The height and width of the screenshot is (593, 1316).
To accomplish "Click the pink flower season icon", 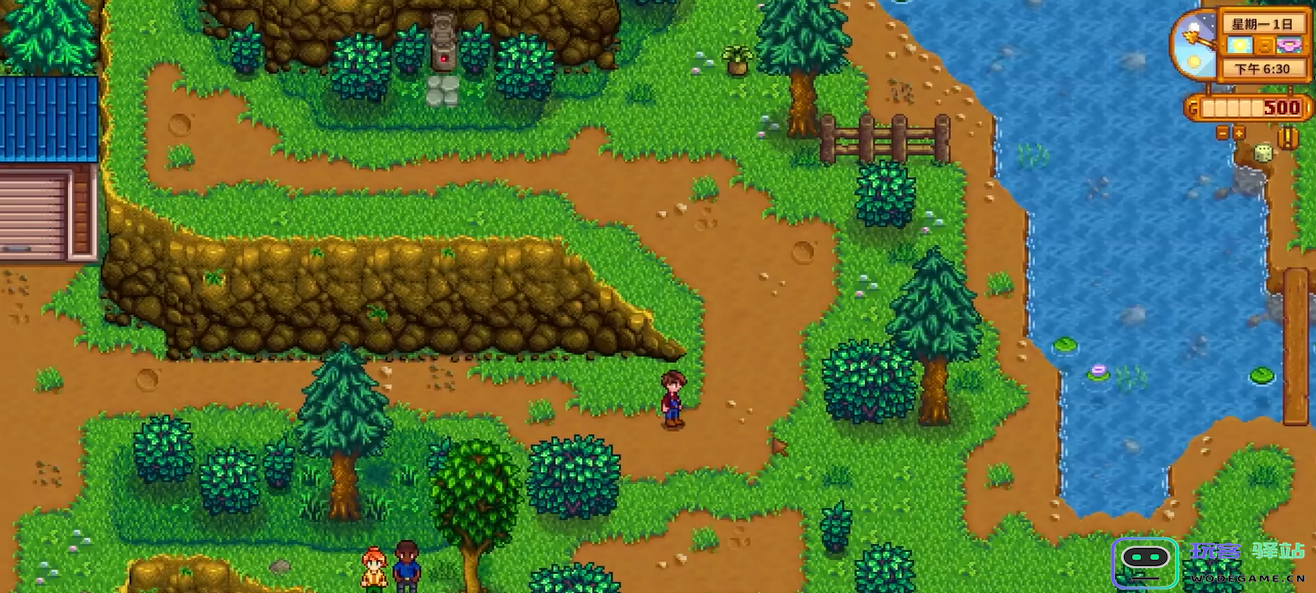I will [1288, 46].
